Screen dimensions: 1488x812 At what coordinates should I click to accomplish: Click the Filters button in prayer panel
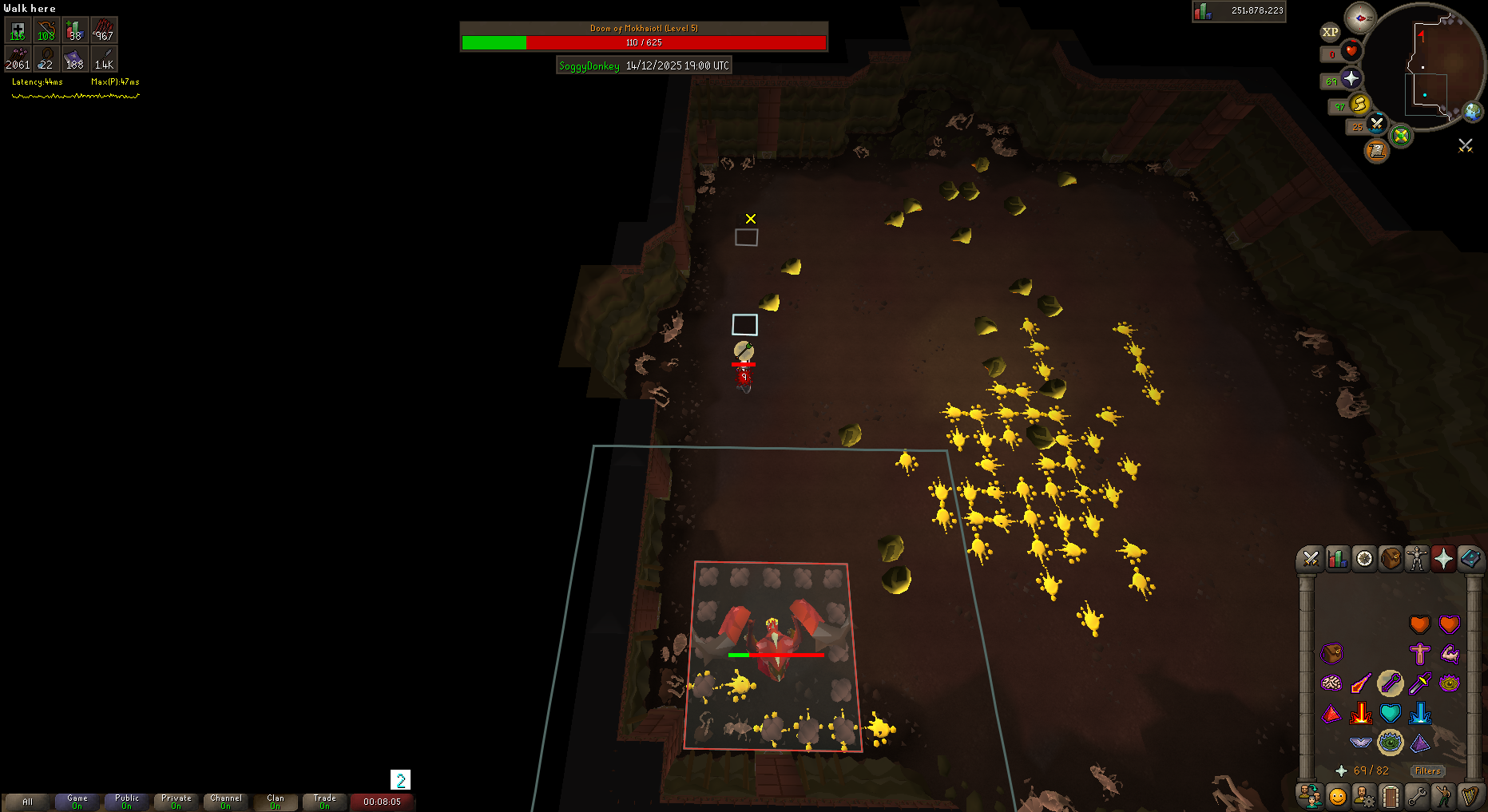click(x=1427, y=770)
